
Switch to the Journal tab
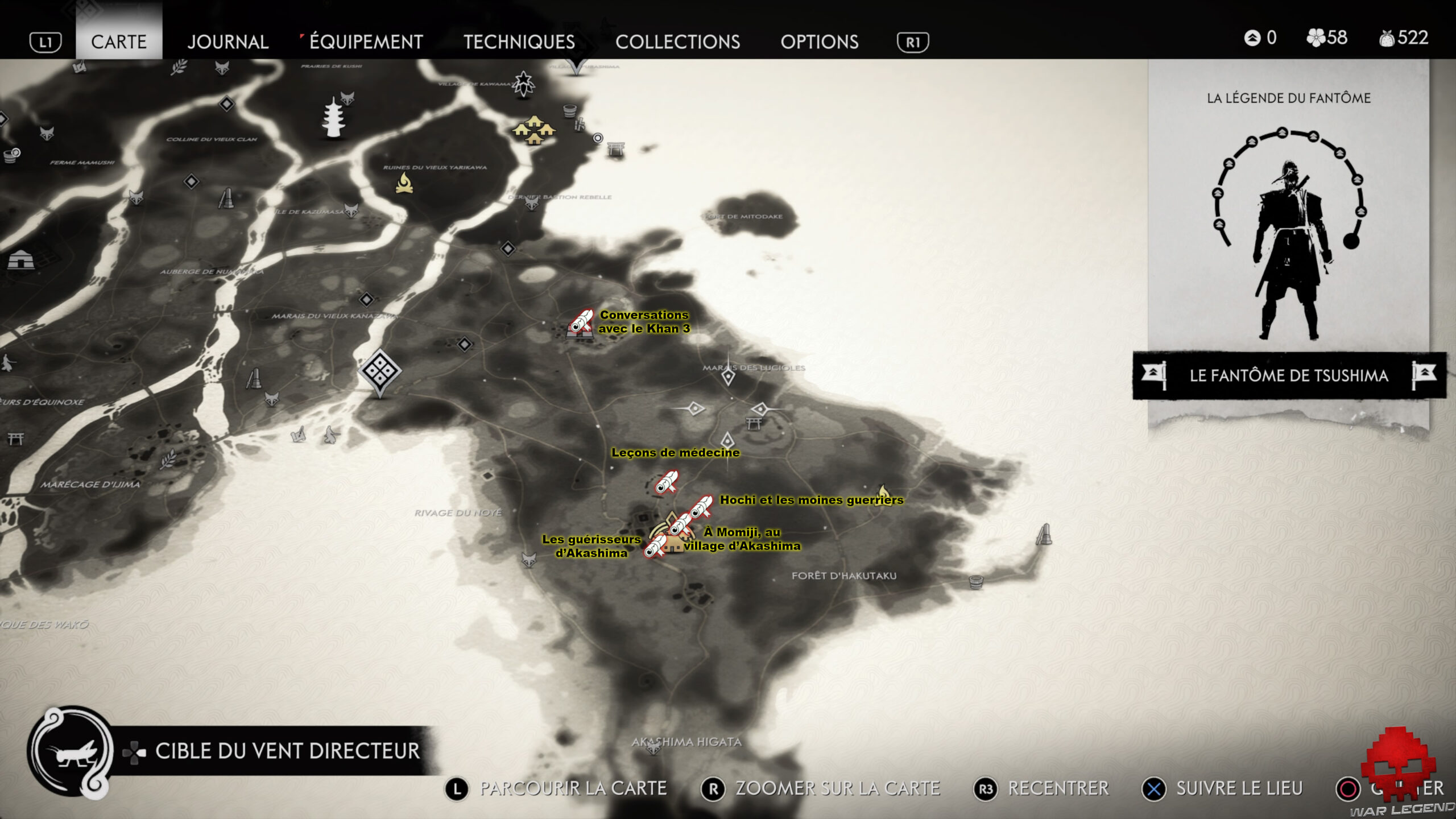[x=227, y=42]
